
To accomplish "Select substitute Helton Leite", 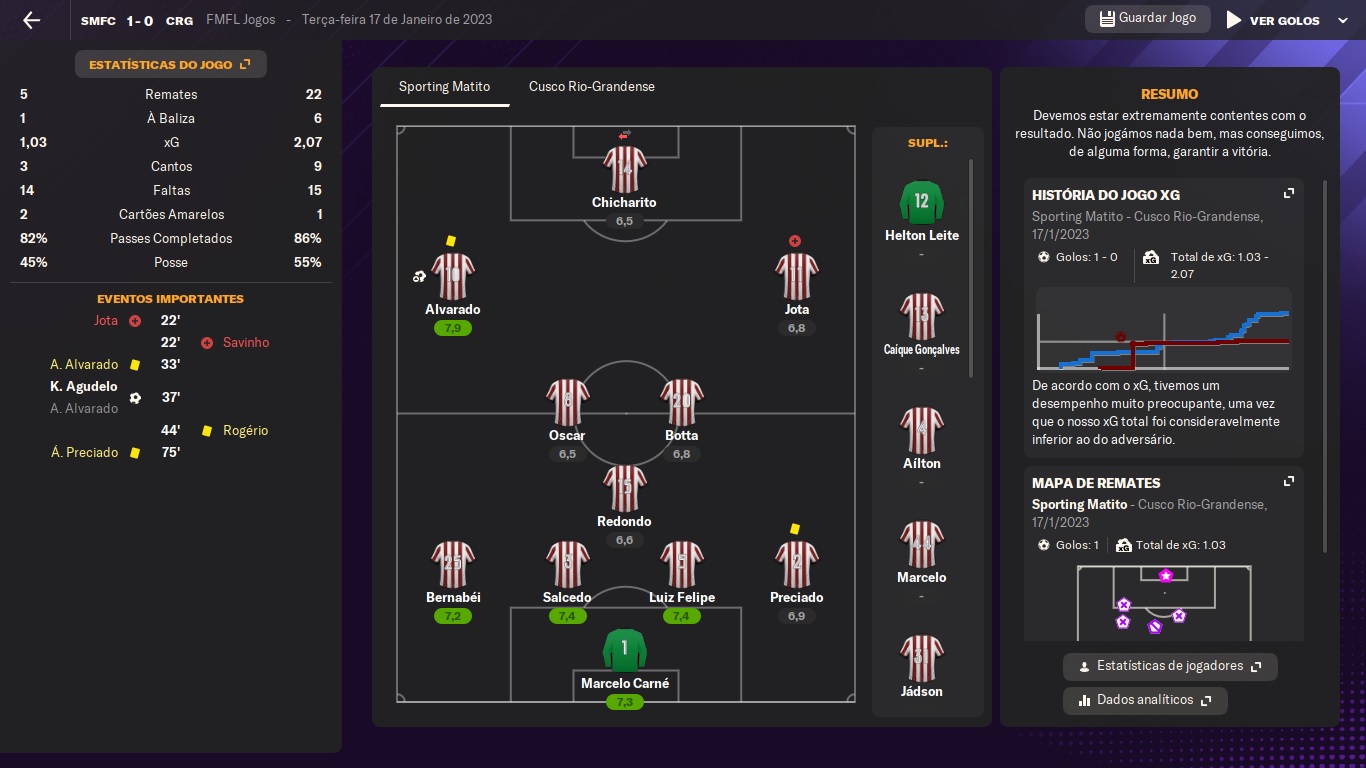I will 921,203.
